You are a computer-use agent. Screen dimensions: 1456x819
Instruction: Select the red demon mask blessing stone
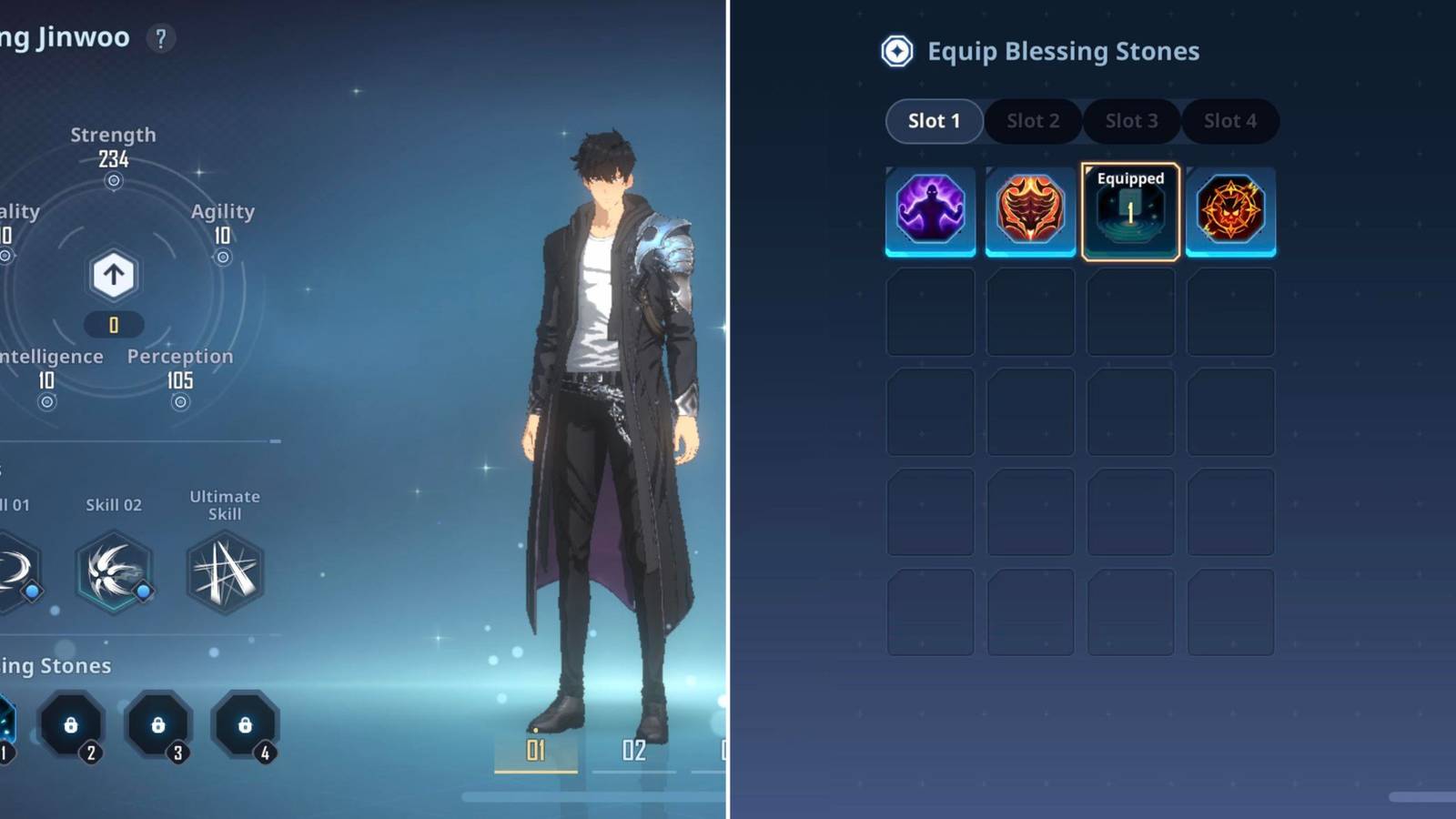point(1030,211)
